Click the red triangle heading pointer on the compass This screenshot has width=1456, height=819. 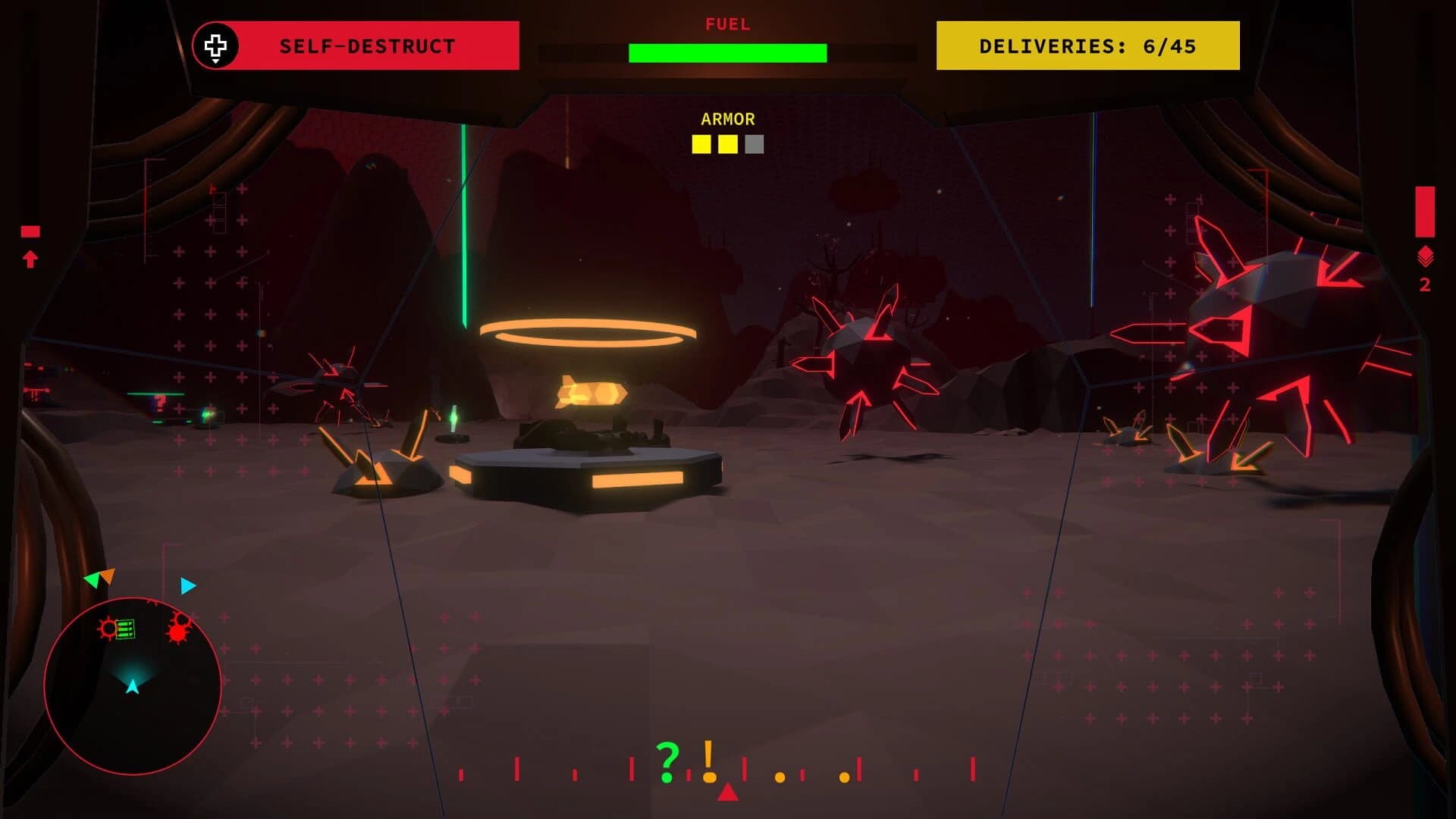click(x=728, y=793)
